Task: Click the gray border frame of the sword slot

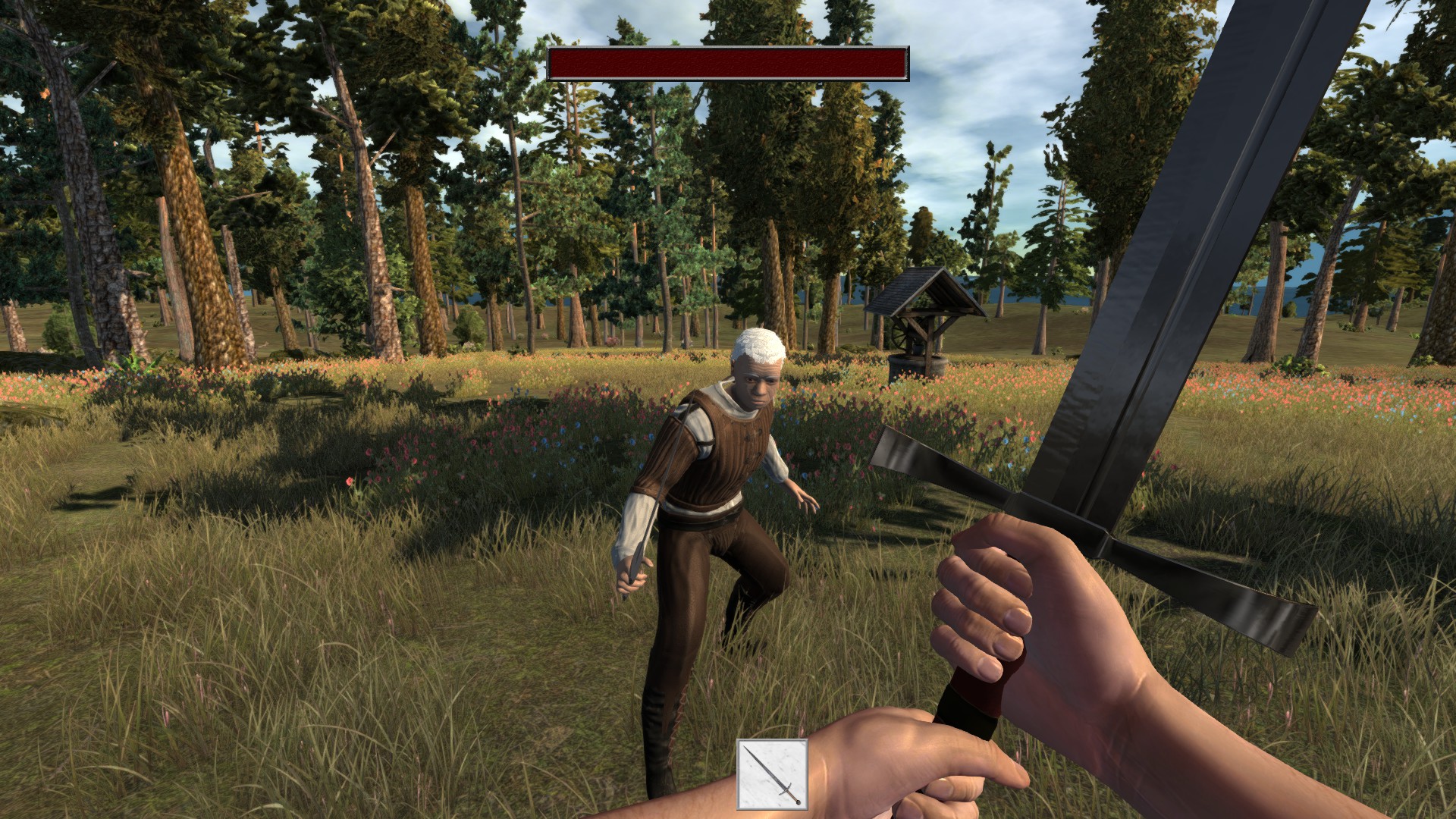Action: [739, 773]
